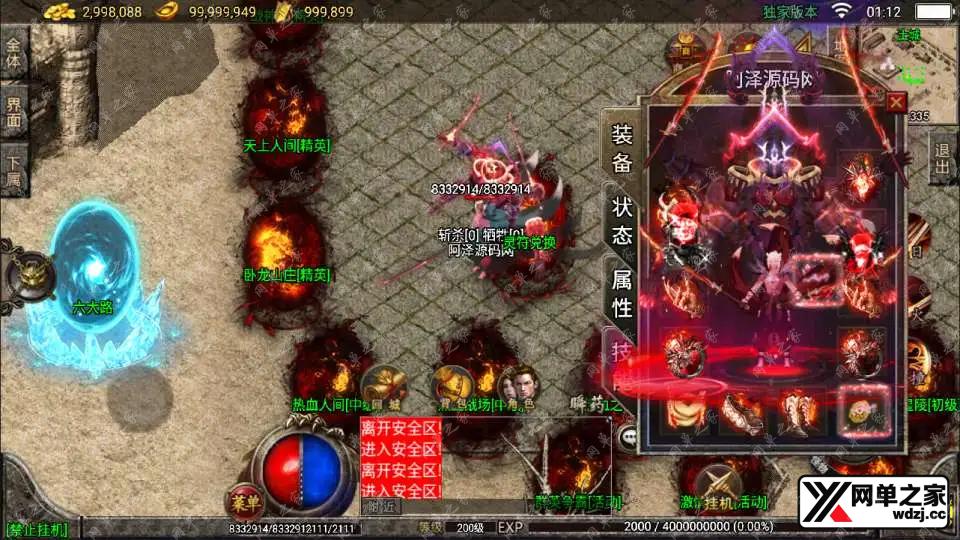This screenshot has height=540, width=960.
Task: Select the 界面 interface side button
Action: [x=14, y=111]
